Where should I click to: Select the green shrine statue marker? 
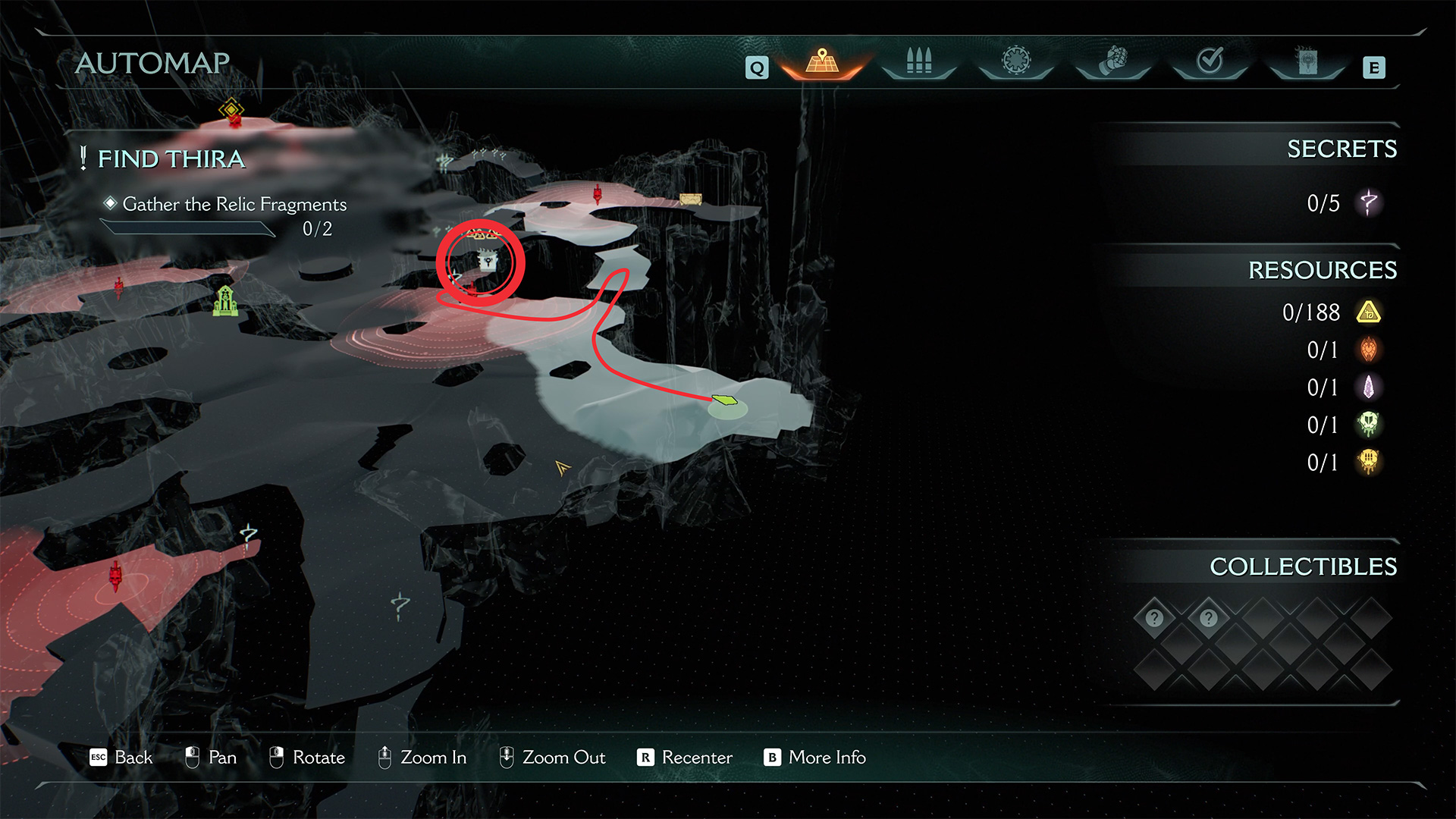pyautogui.click(x=225, y=301)
